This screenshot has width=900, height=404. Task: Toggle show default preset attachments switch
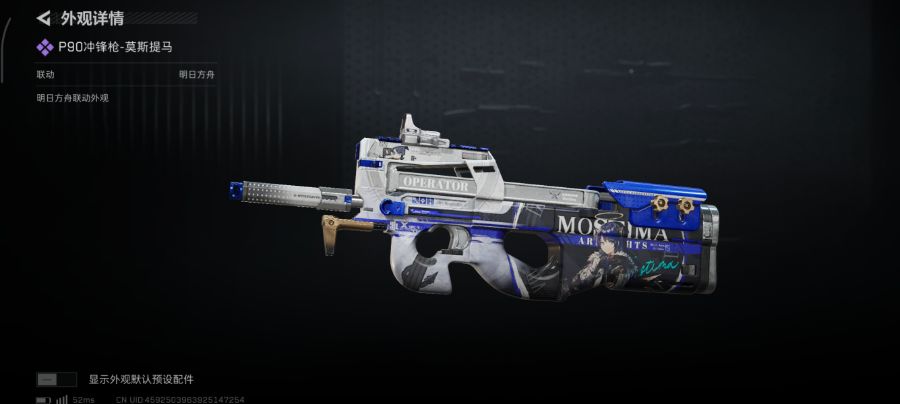tap(56, 379)
